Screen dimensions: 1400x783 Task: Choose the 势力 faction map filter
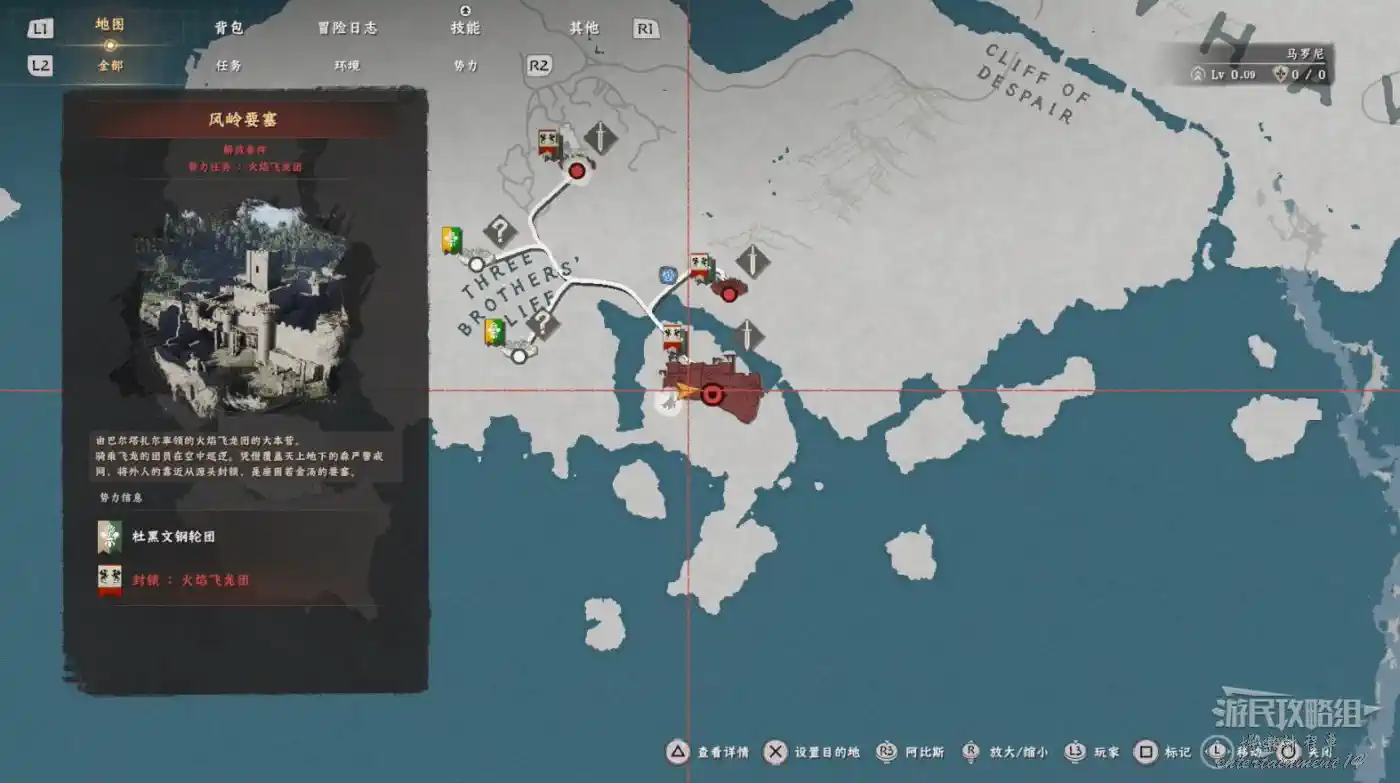(x=466, y=66)
